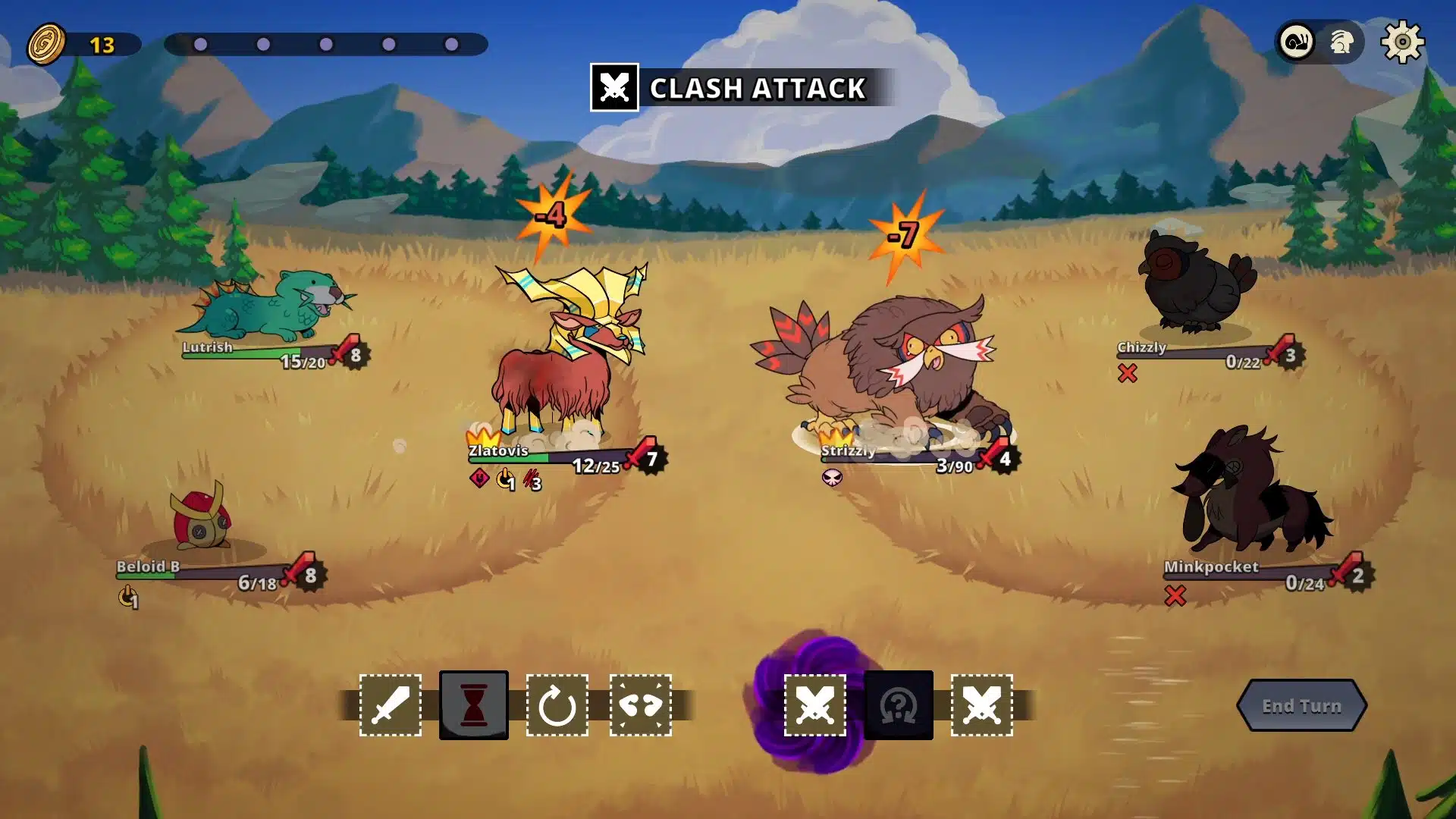Choose the red hourglass wait action

click(474, 705)
